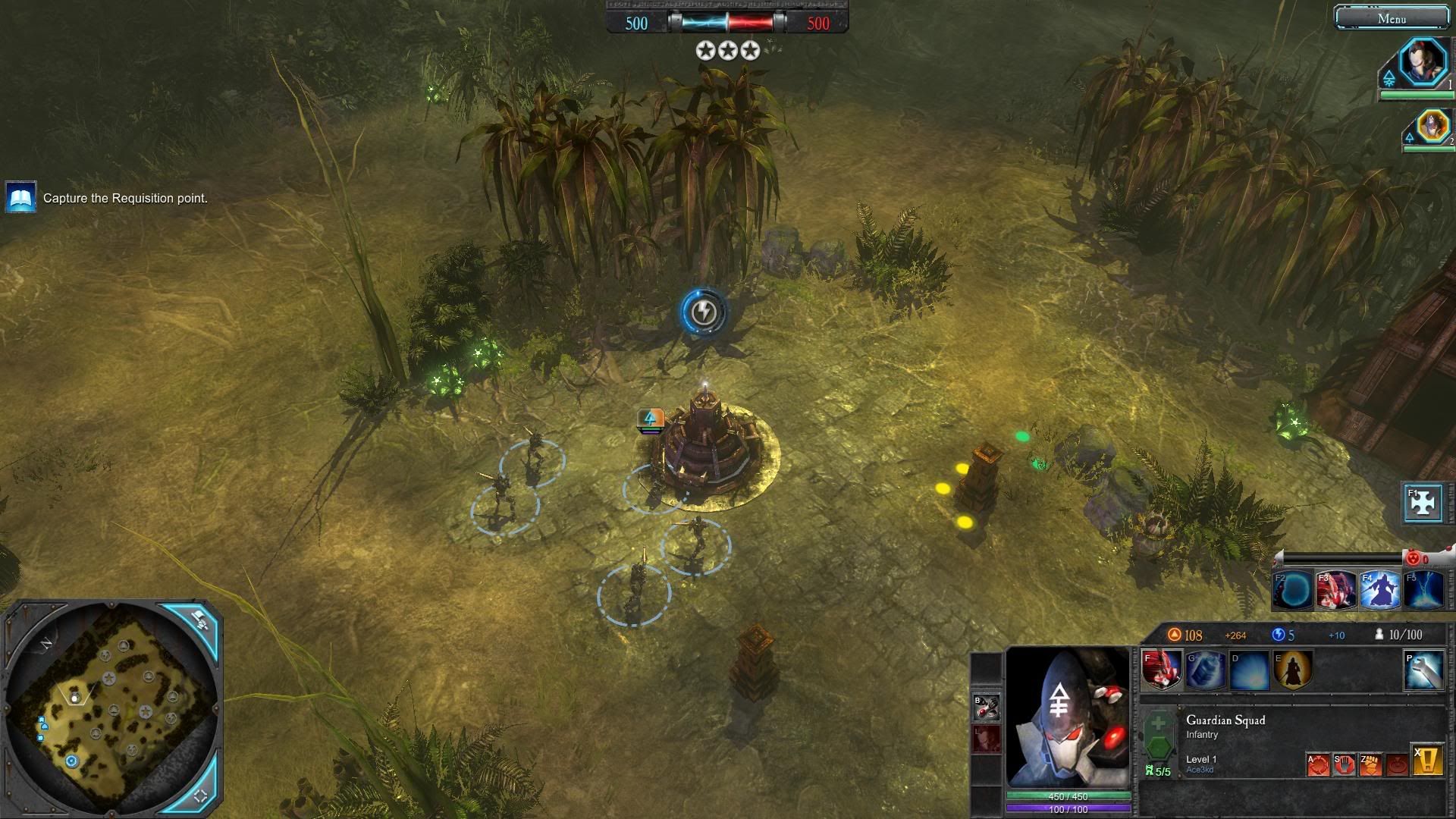Choose the attack-move A command
1456x819 pixels.
(1318, 764)
